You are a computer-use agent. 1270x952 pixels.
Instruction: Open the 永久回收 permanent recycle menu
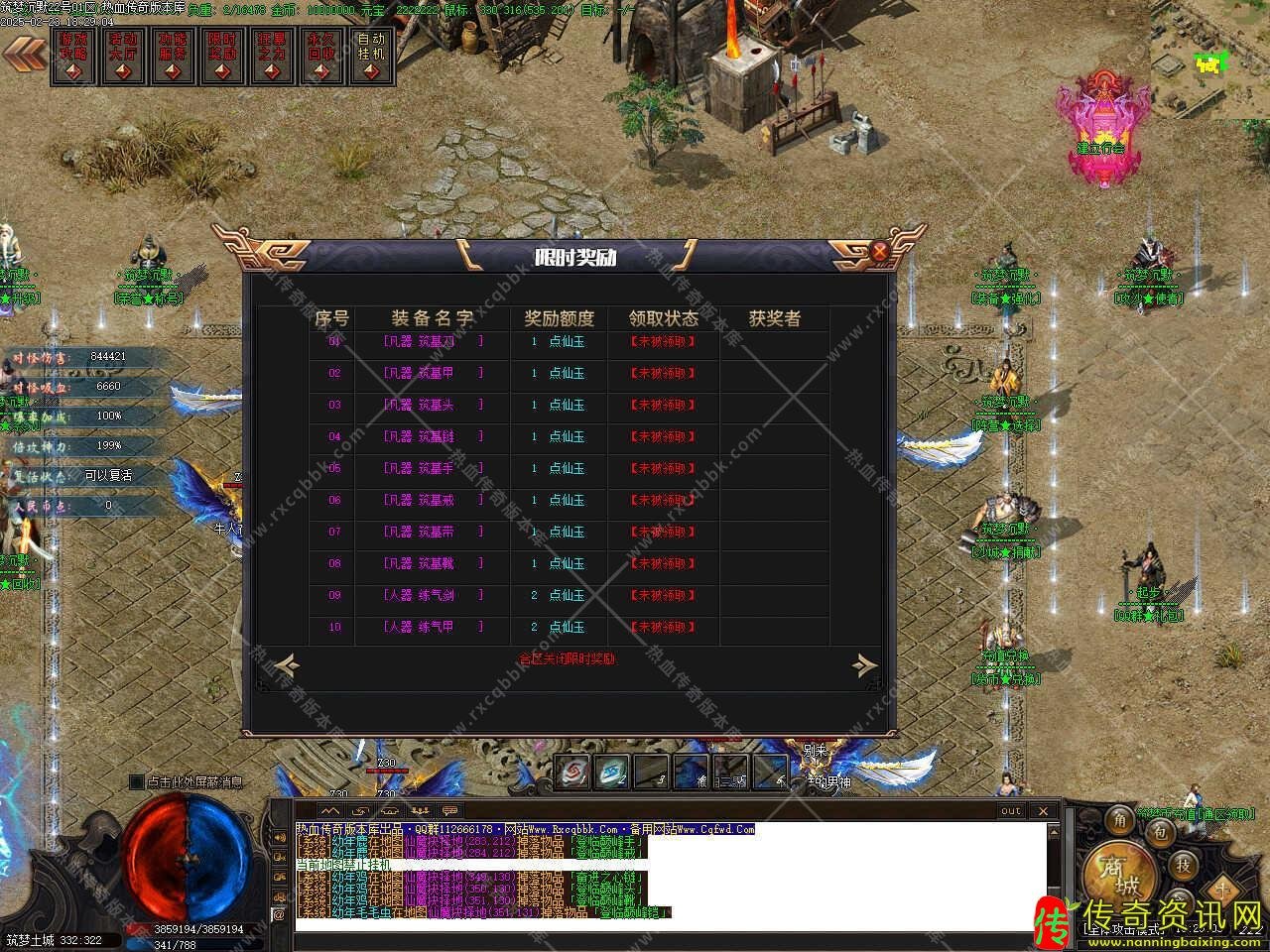(x=321, y=56)
